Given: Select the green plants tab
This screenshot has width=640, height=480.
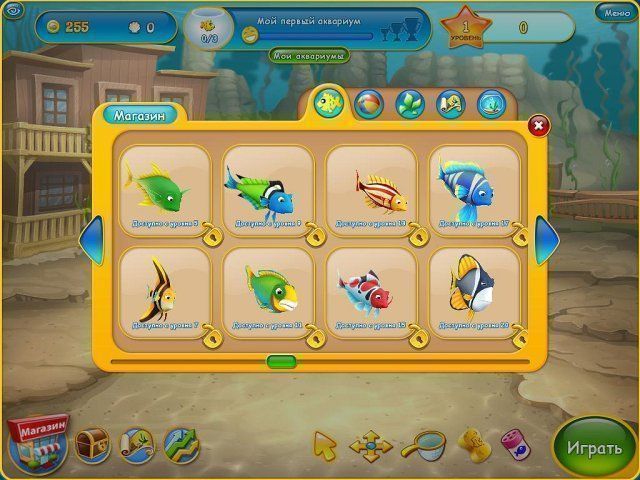Looking at the screenshot, I should click(x=409, y=103).
